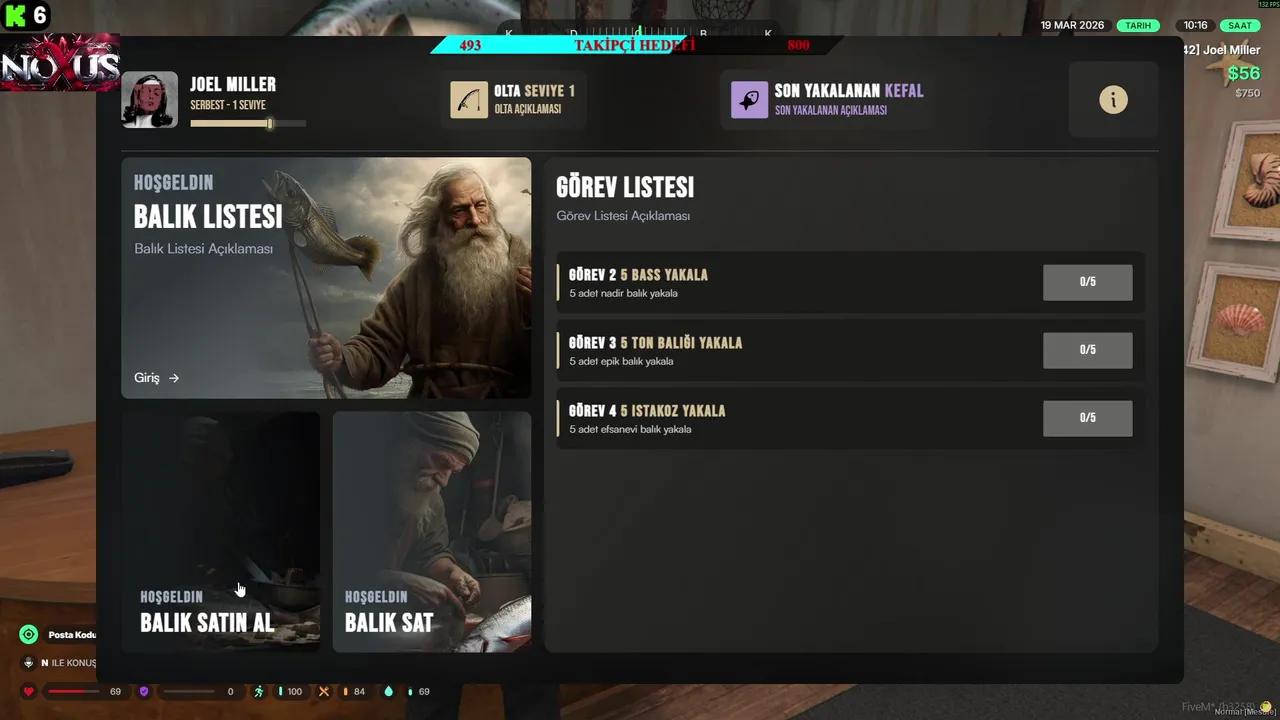1280x720 pixels.
Task: Click the purple armor shield icon
Action: click(144, 690)
